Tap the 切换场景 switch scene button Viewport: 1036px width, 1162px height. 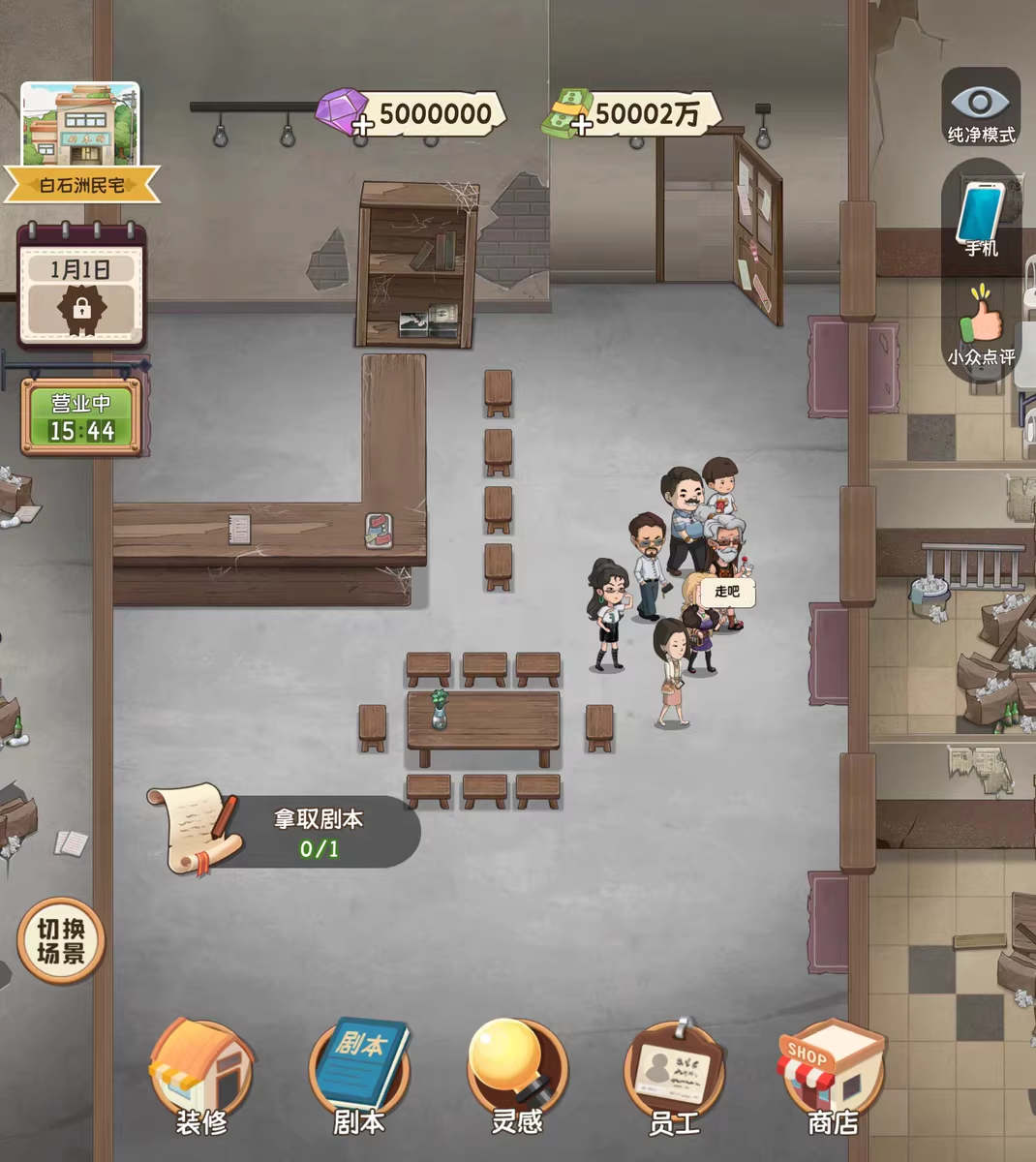click(x=61, y=940)
